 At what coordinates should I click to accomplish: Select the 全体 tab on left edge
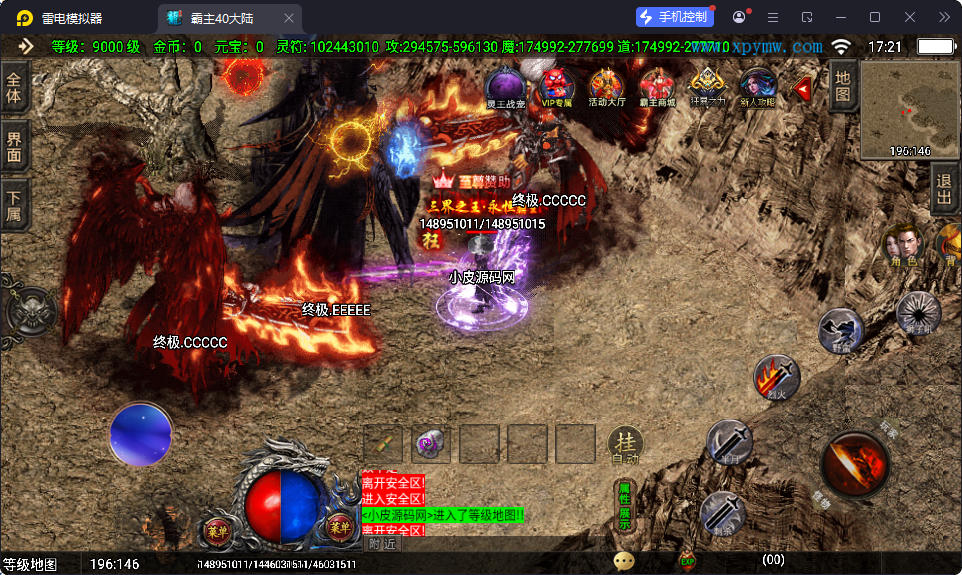pos(14,87)
